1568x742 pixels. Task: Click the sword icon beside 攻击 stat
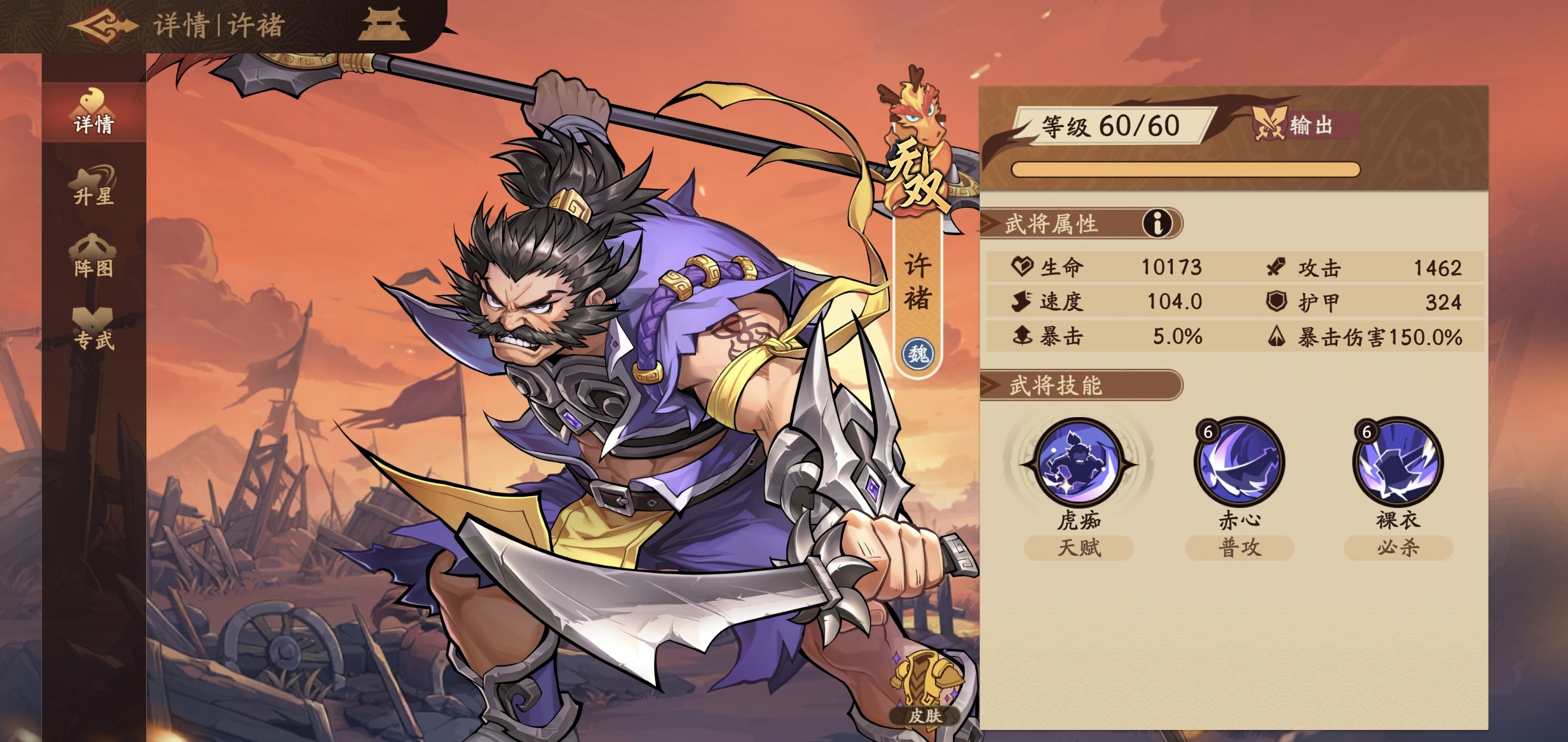pyautogui.click(x=1278, y=267)
